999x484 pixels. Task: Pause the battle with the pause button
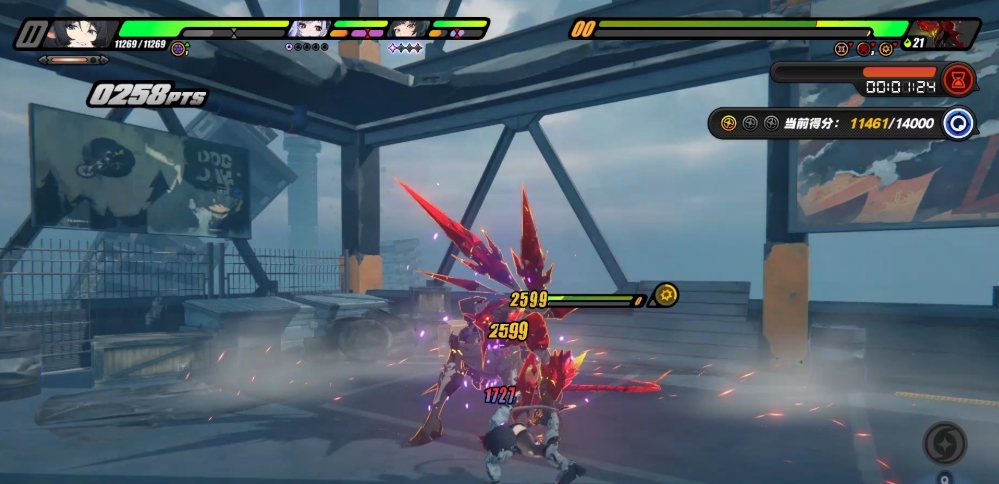point(32,34)
